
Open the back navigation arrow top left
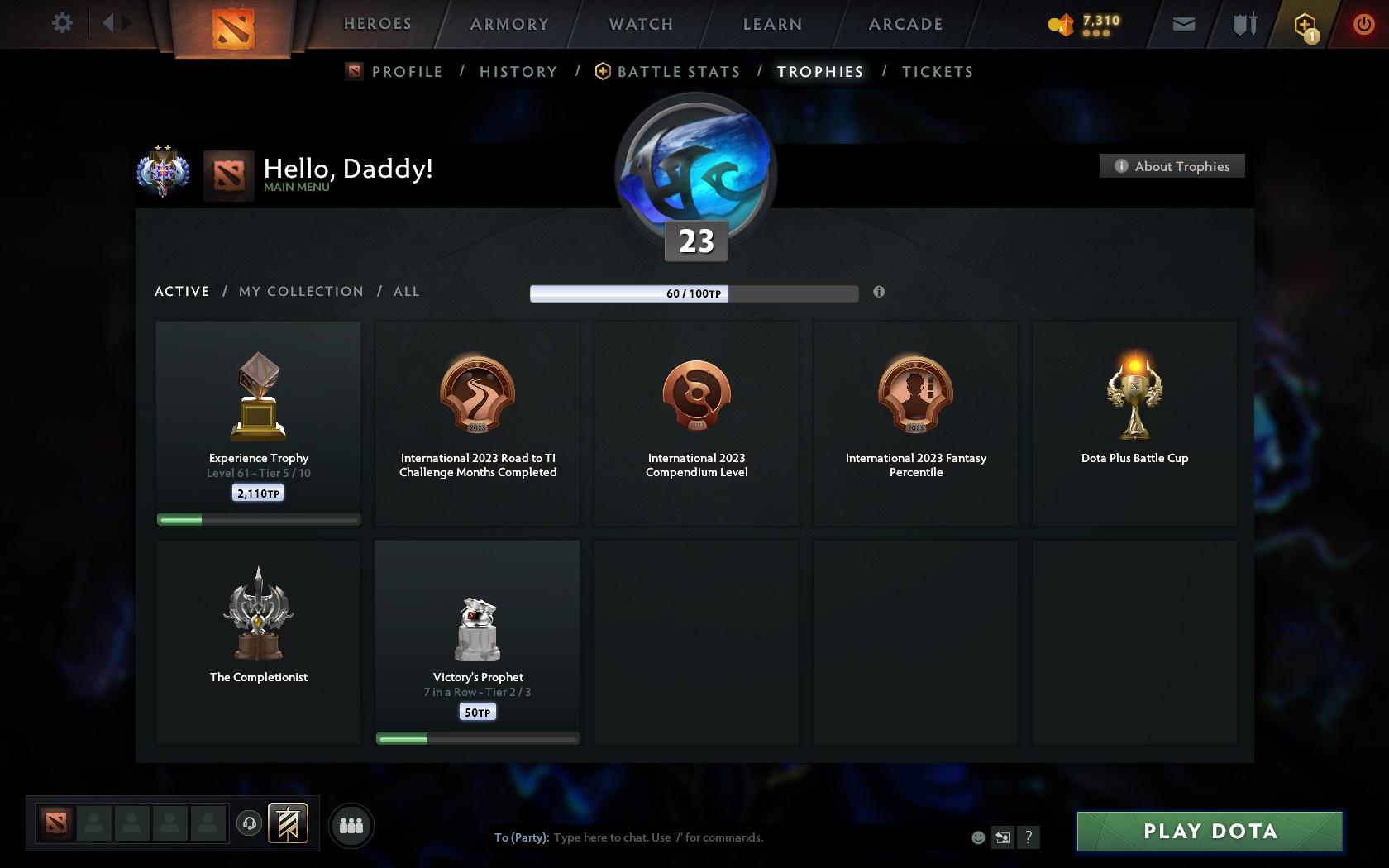pyautogui.click(x=108, y=22)
